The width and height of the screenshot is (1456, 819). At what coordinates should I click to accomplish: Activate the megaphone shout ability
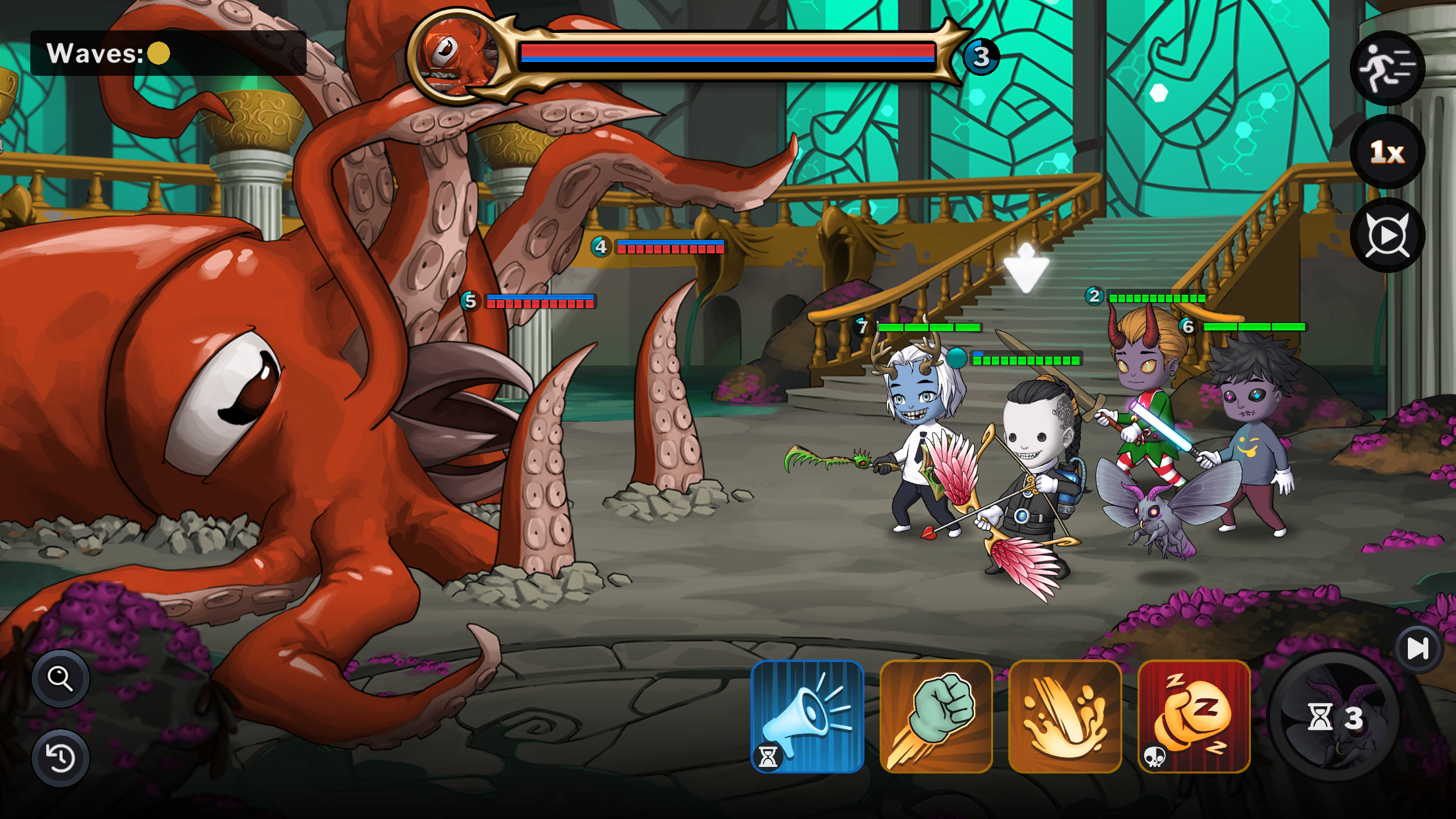(807, 716)
